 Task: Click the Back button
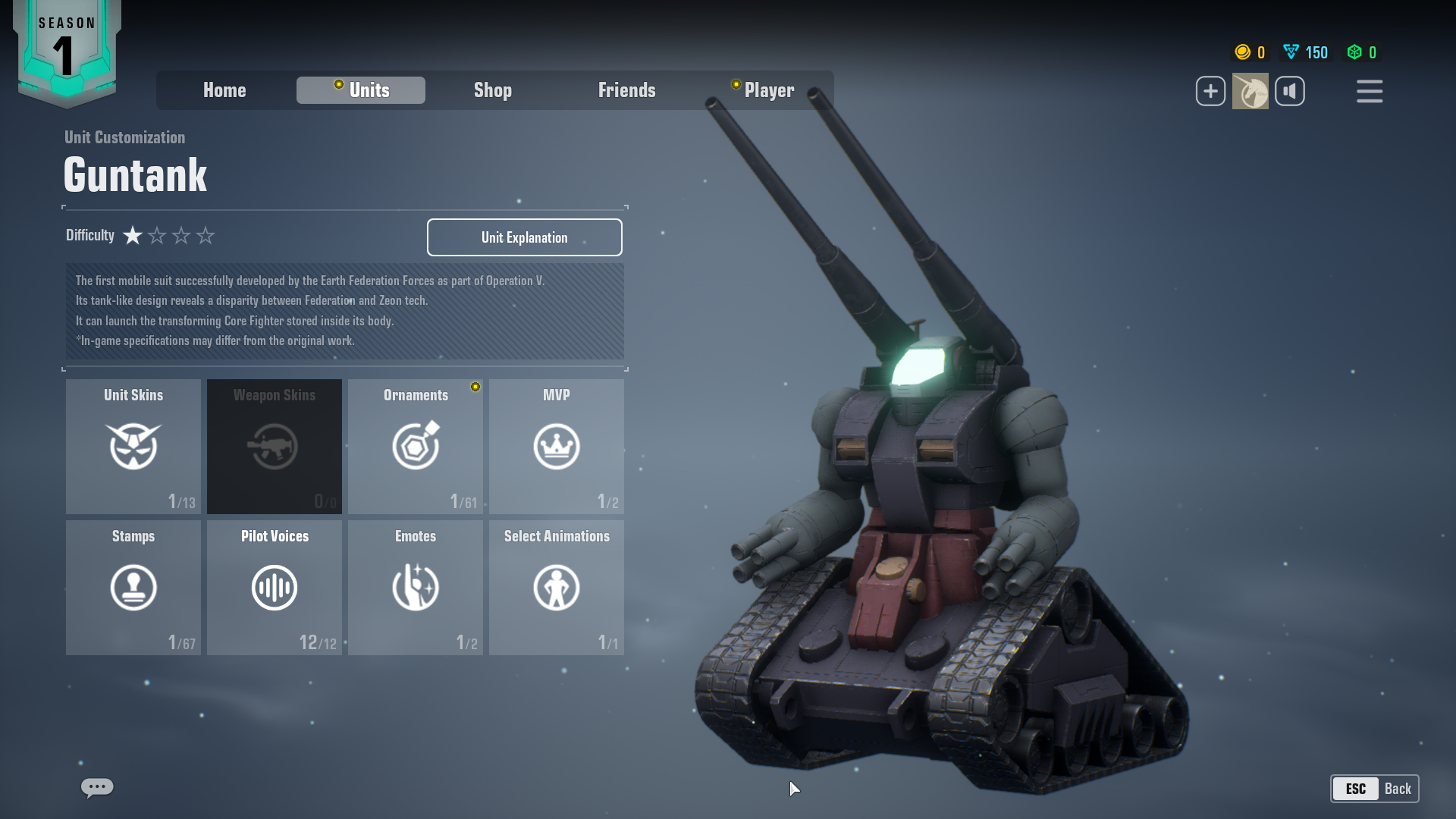click(1374, 789)
